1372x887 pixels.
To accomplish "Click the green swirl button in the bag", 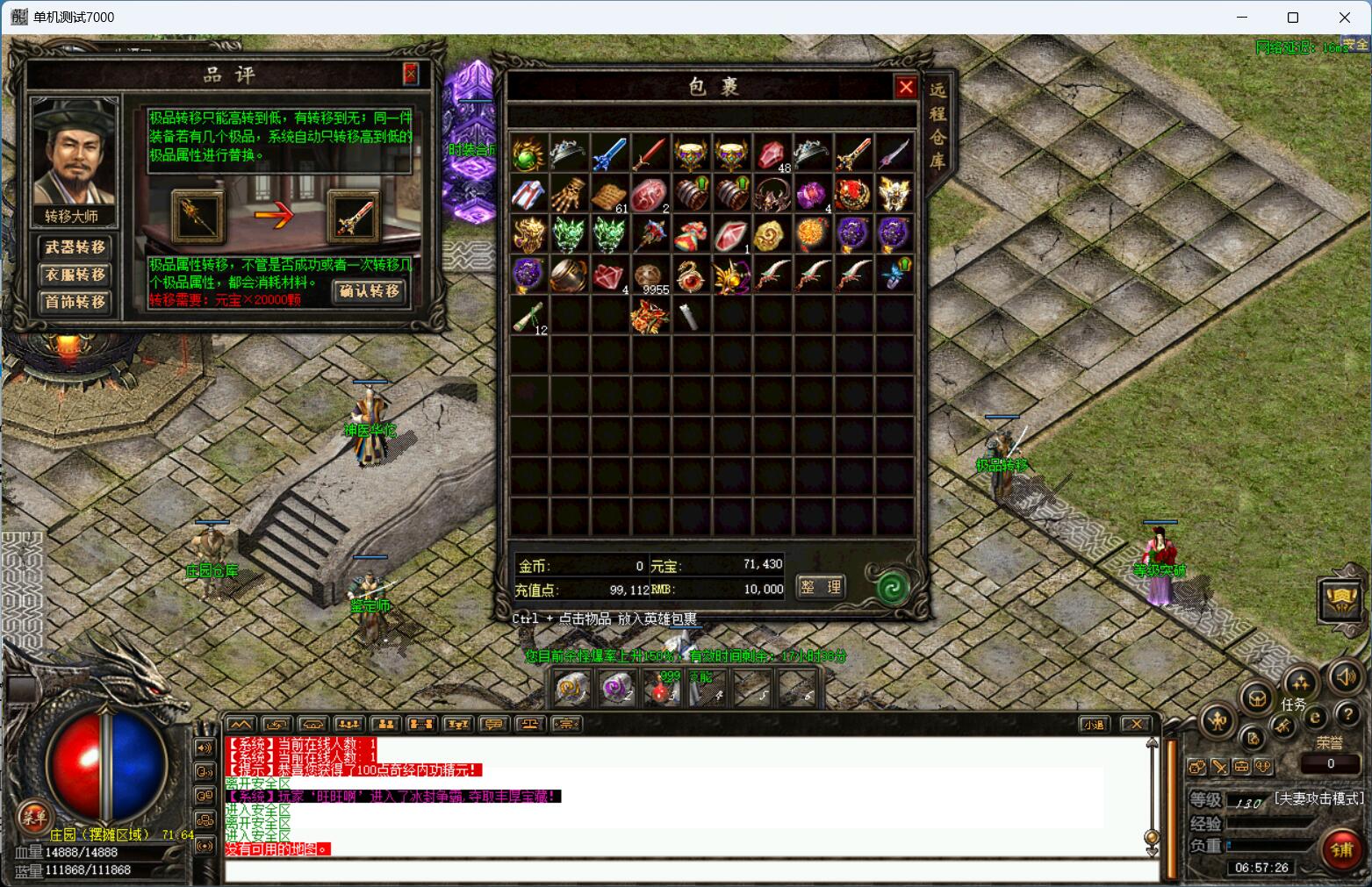I will [x=892, y=586].
